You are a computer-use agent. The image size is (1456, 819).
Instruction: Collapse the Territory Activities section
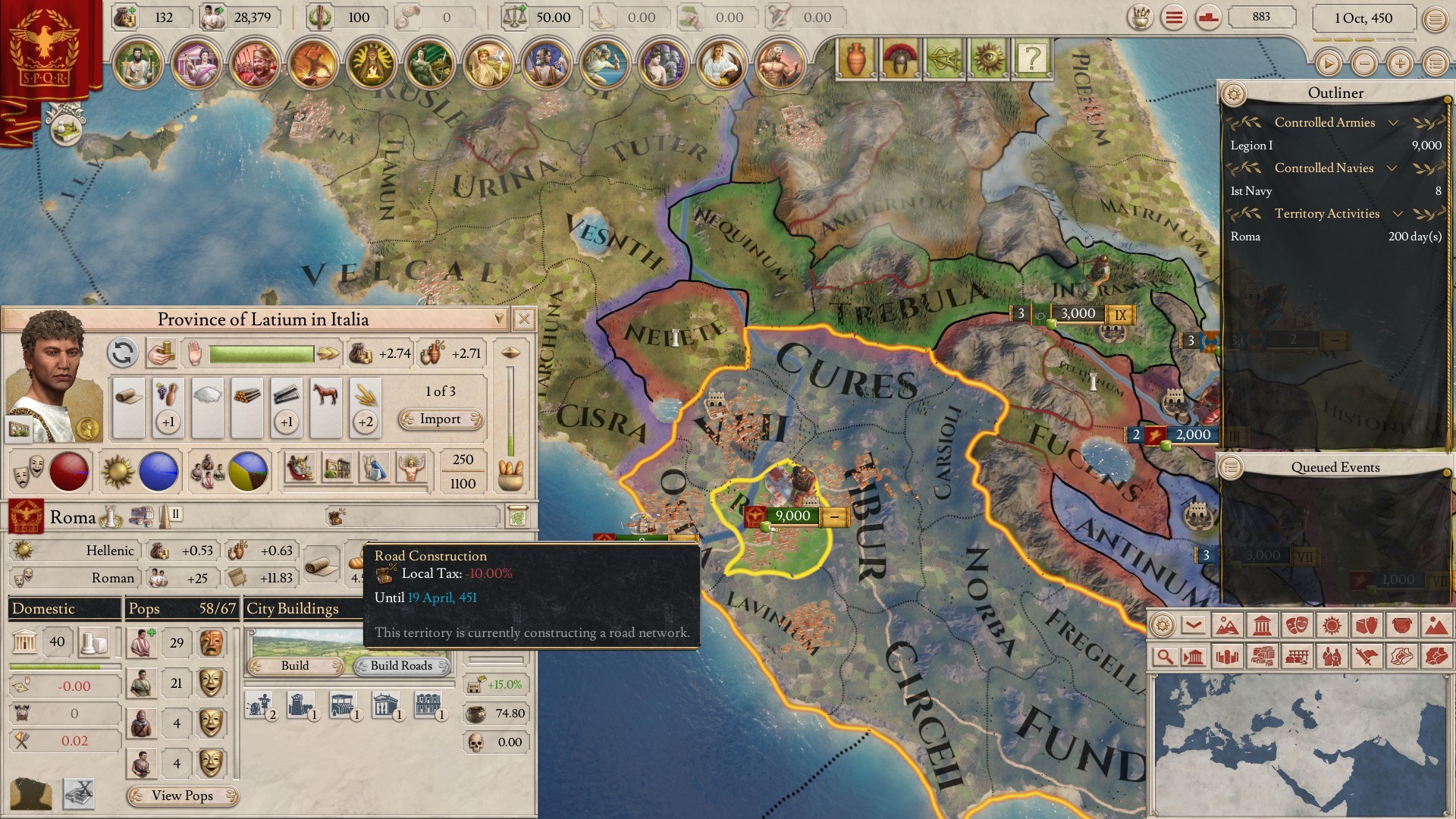point(1398,214)
